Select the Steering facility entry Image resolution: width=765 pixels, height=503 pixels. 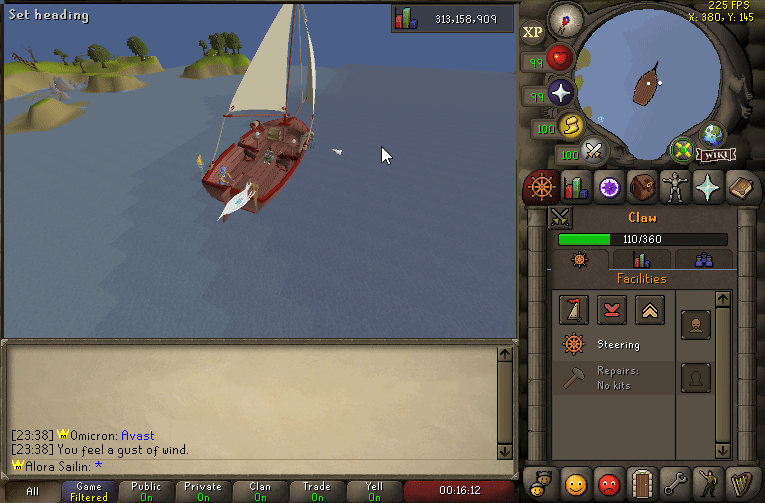pyautogui.click(x=610, y=345)
